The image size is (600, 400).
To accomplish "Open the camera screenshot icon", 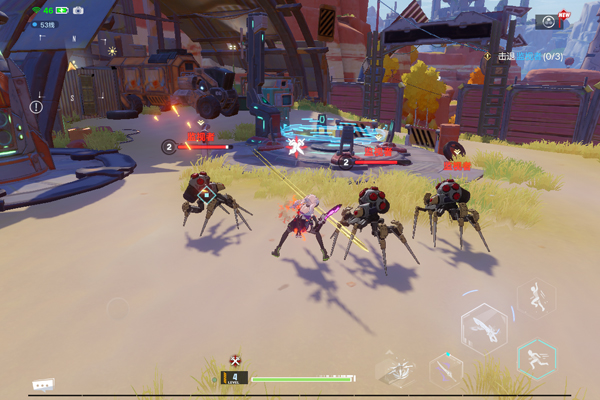I will 78,10.
